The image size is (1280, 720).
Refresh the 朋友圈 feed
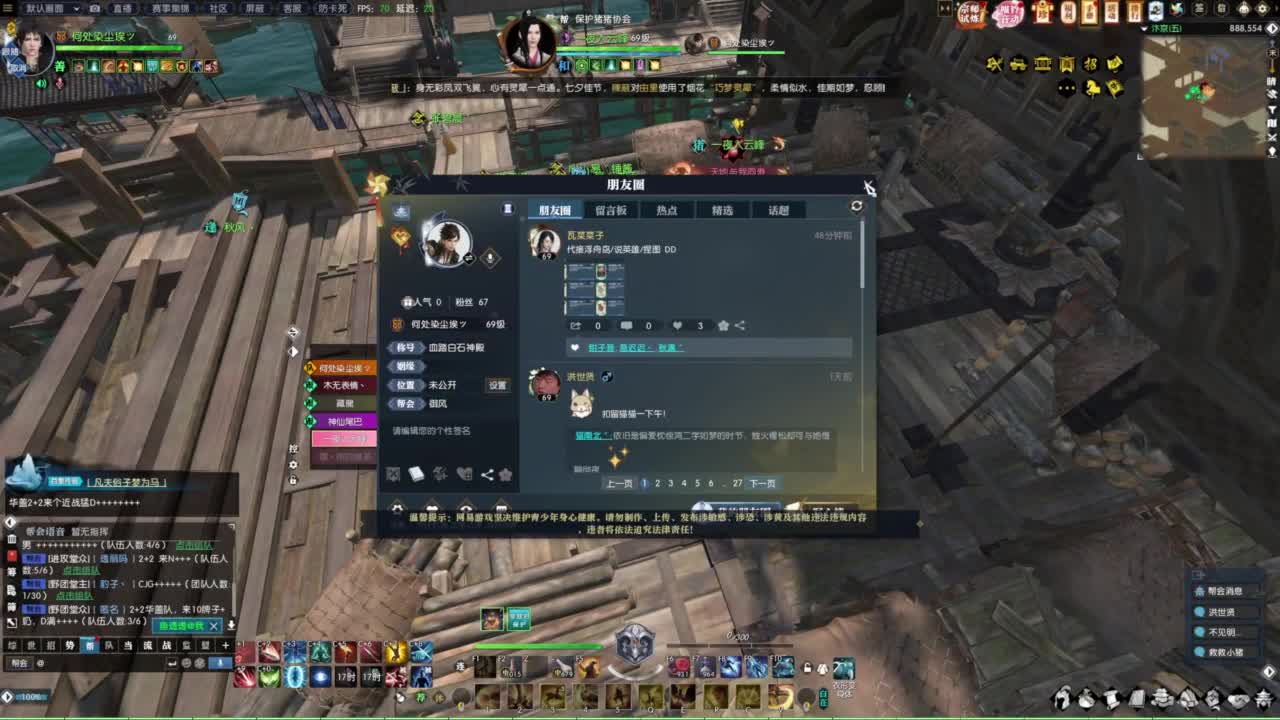(857, 205)
